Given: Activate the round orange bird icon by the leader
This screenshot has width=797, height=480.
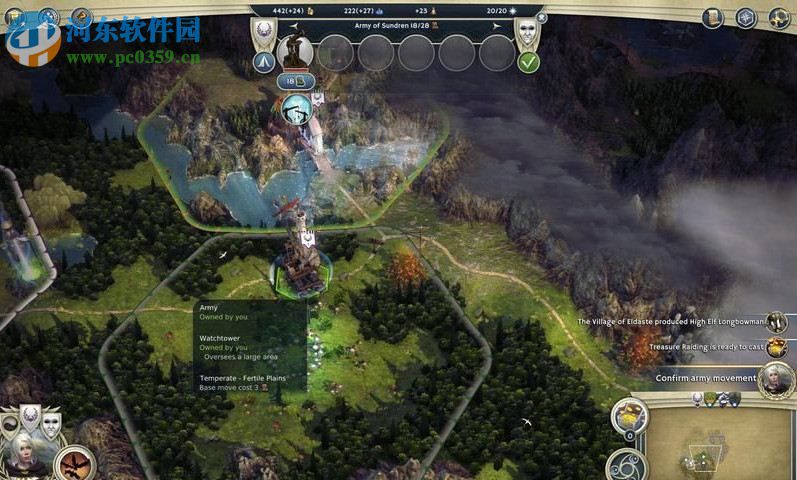Looking at the screenshot, I should click(x=73, y=463).
